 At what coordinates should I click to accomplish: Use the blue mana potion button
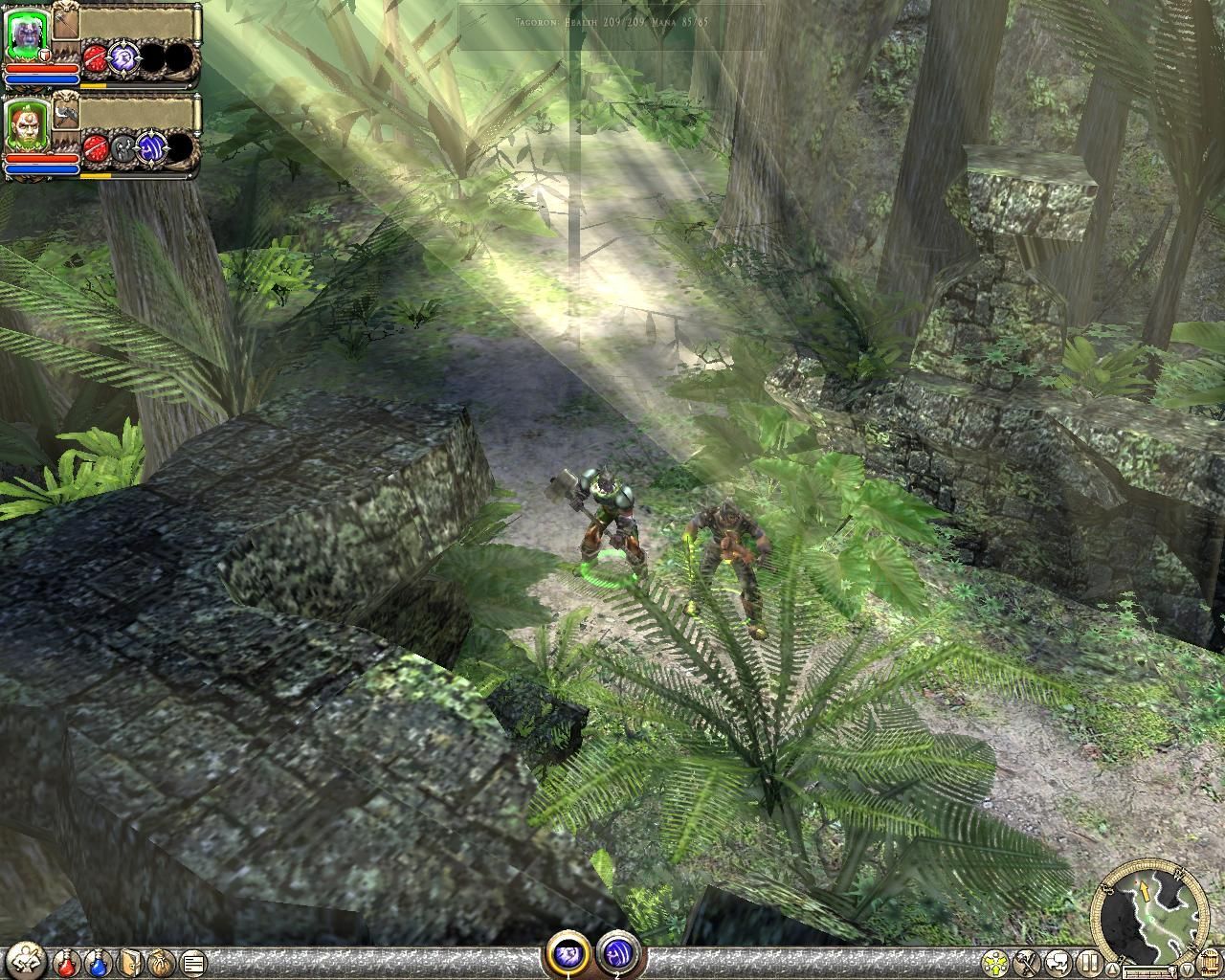pyautogui.click(x=99, y=962)
